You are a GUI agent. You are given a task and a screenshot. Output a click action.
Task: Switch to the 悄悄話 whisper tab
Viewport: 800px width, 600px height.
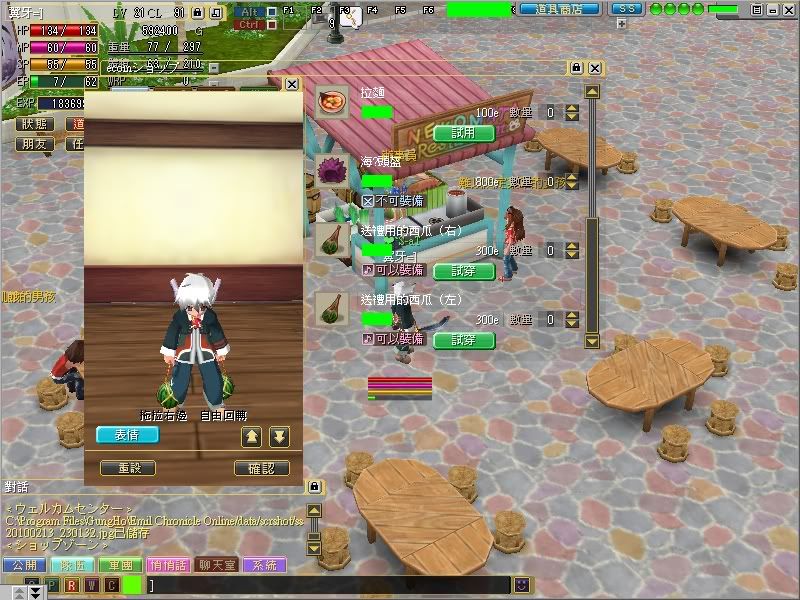168,565
